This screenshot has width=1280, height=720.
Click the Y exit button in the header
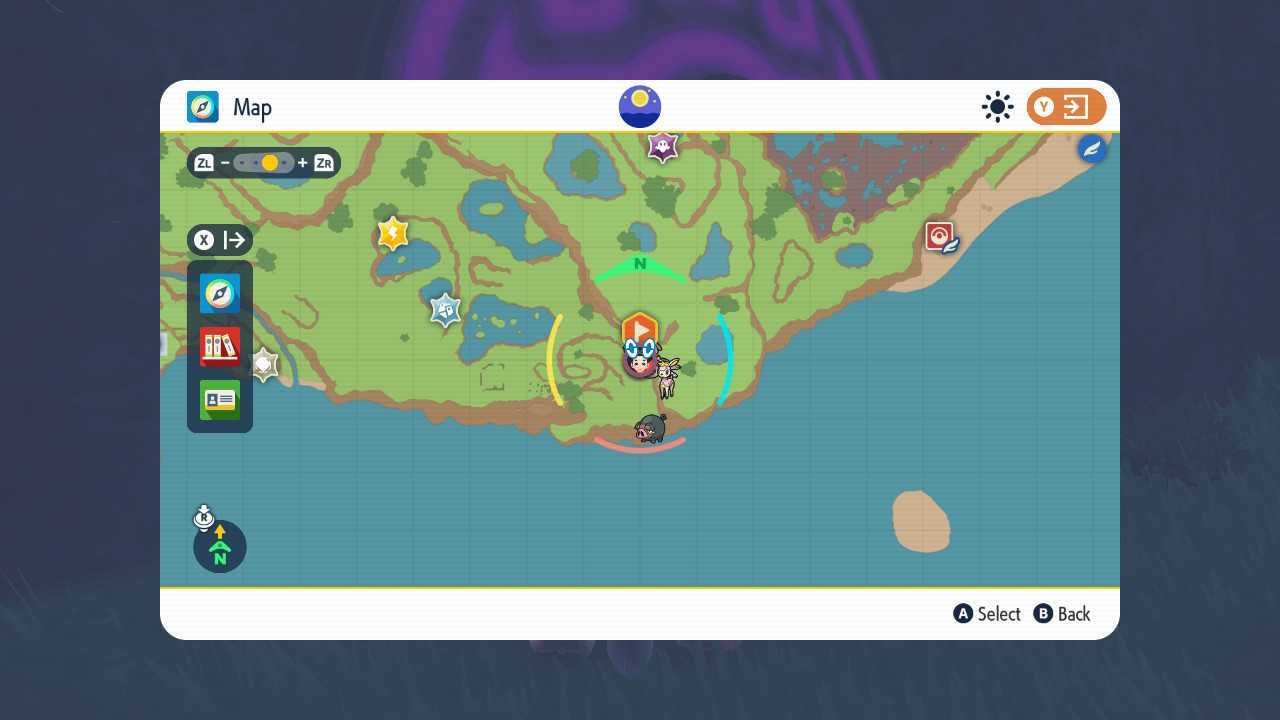(1064, 106)
